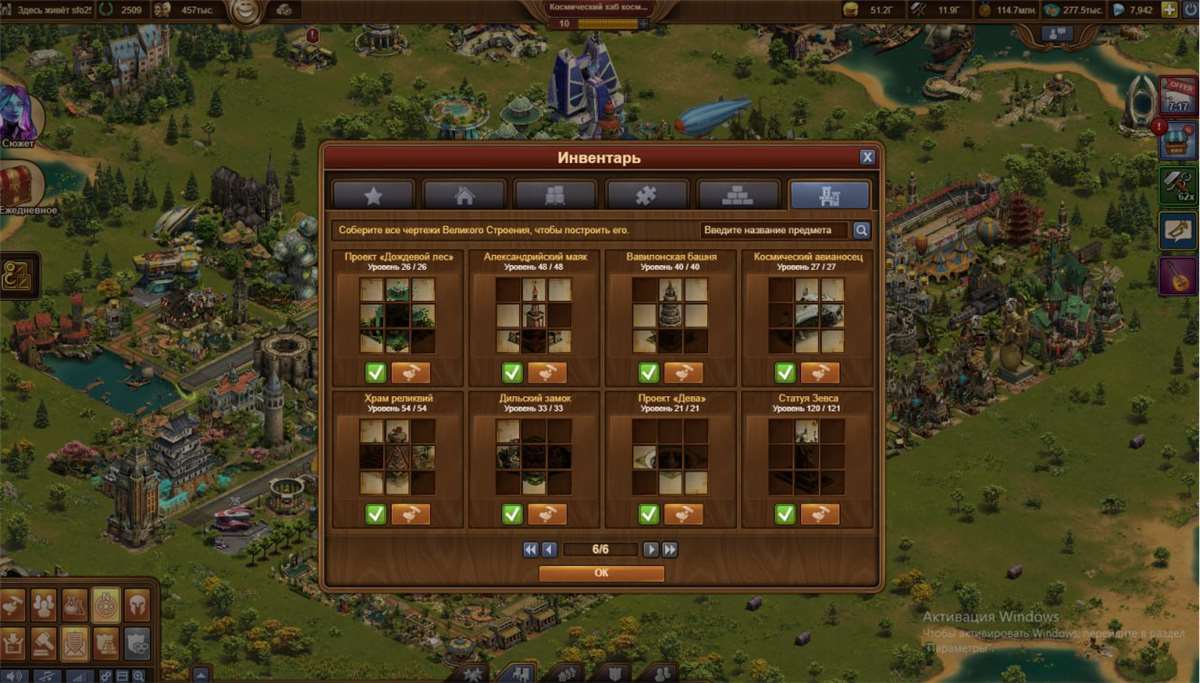This screenshot has width=1200, height=683.
Task: Click the magnifying glass search button
Action: 860,230
